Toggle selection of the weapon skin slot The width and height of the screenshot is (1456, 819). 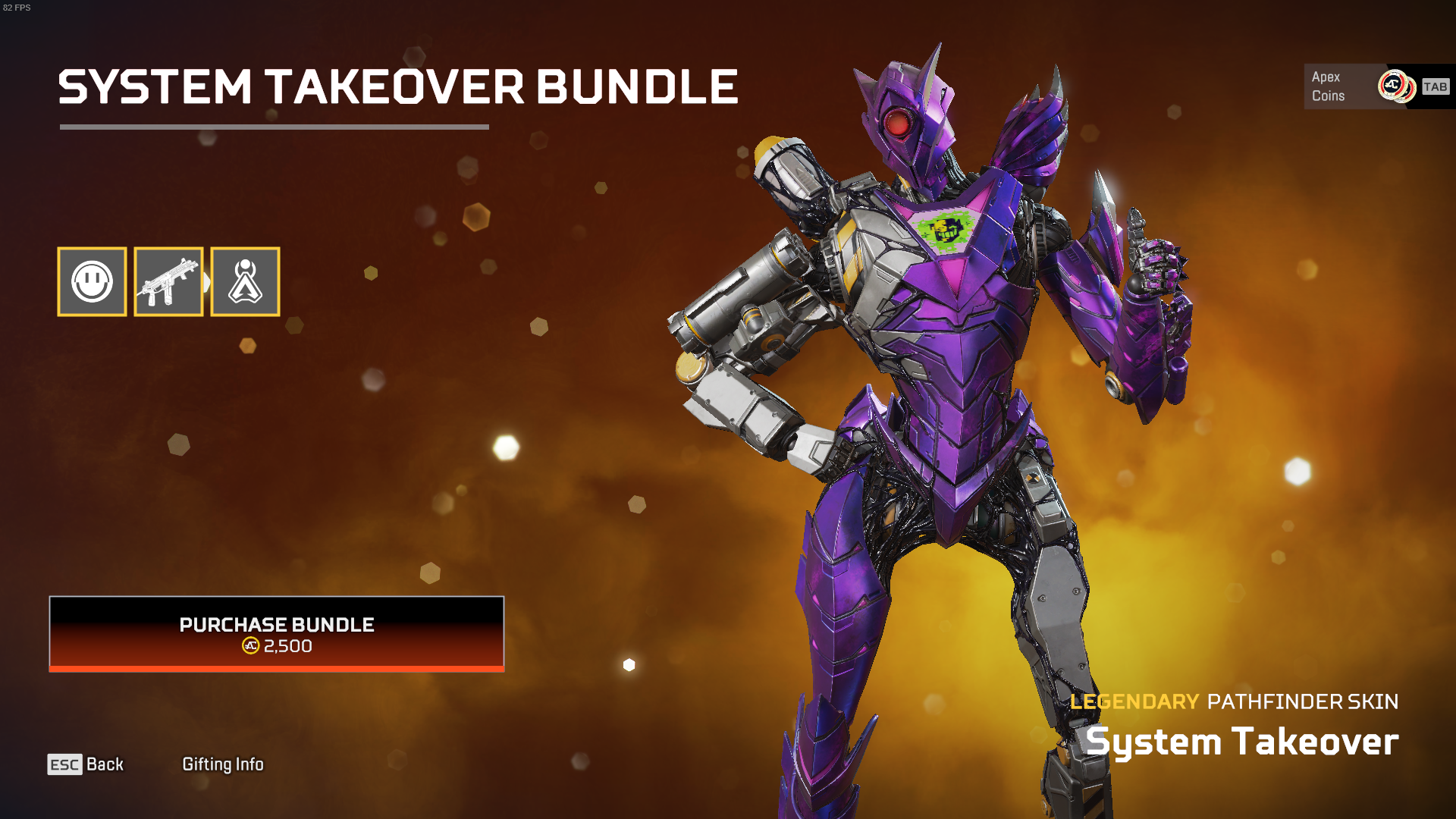pyautogui.click(x=168, y=281)
